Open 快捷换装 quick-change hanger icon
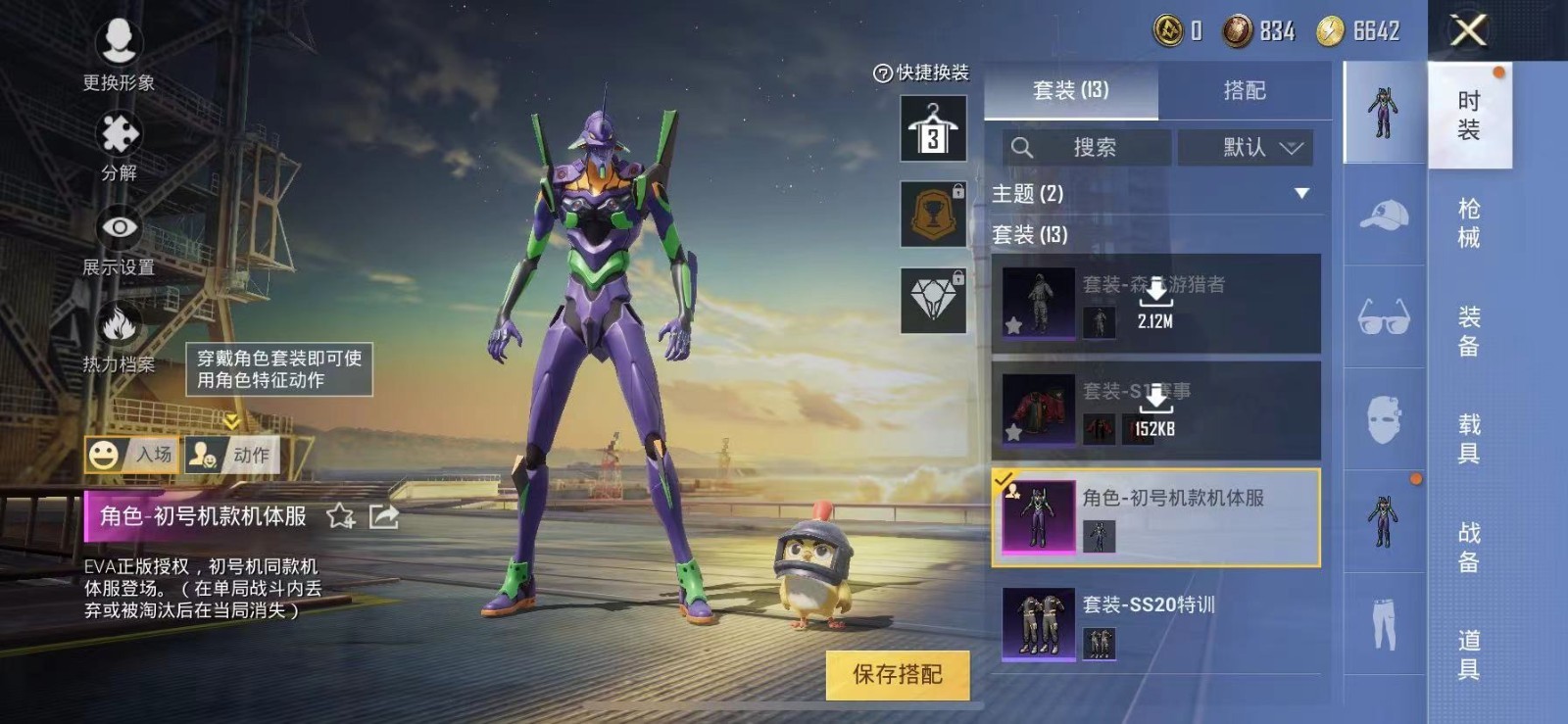The height and width of the screenshot is (724, 1568). pyautogui.click(x=933, y=128)
